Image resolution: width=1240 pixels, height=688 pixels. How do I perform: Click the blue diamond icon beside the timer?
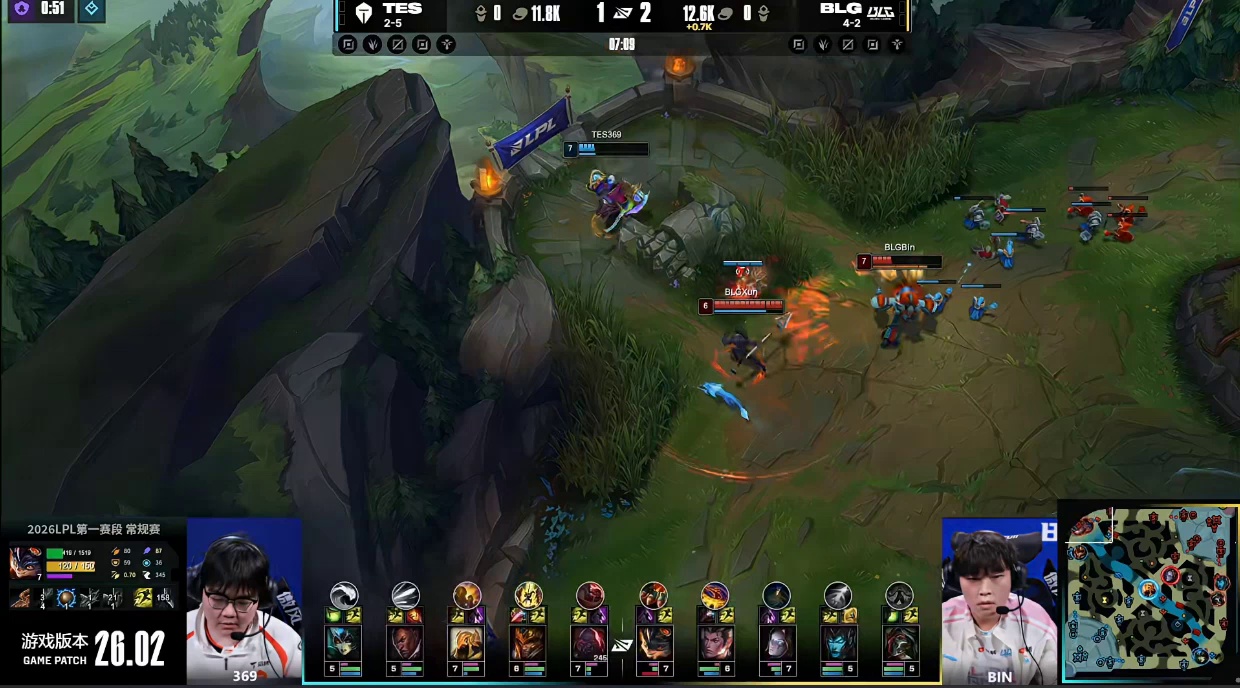coord(90,9)
